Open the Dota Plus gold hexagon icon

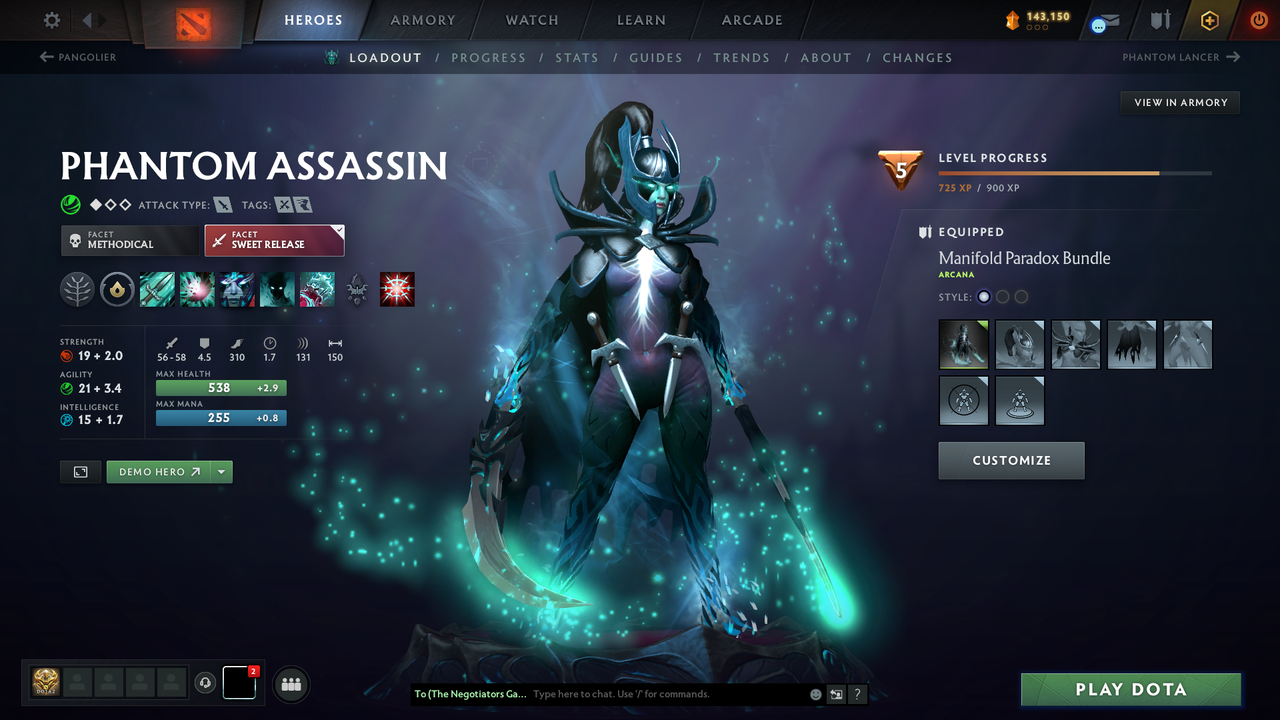pyautogui.click(x=1209, y=19)
